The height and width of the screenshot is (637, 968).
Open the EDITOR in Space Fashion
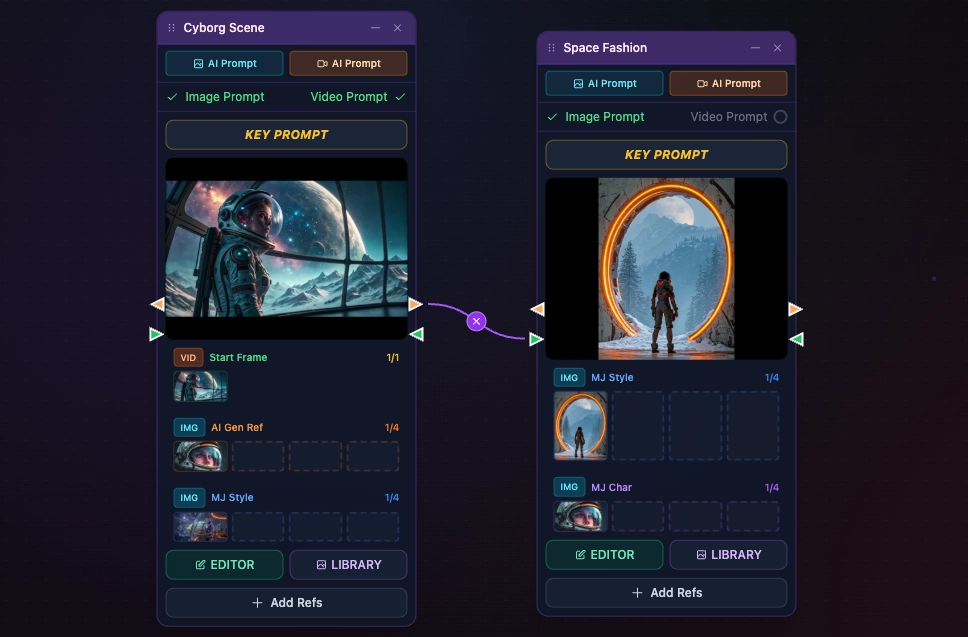(604, 555)
